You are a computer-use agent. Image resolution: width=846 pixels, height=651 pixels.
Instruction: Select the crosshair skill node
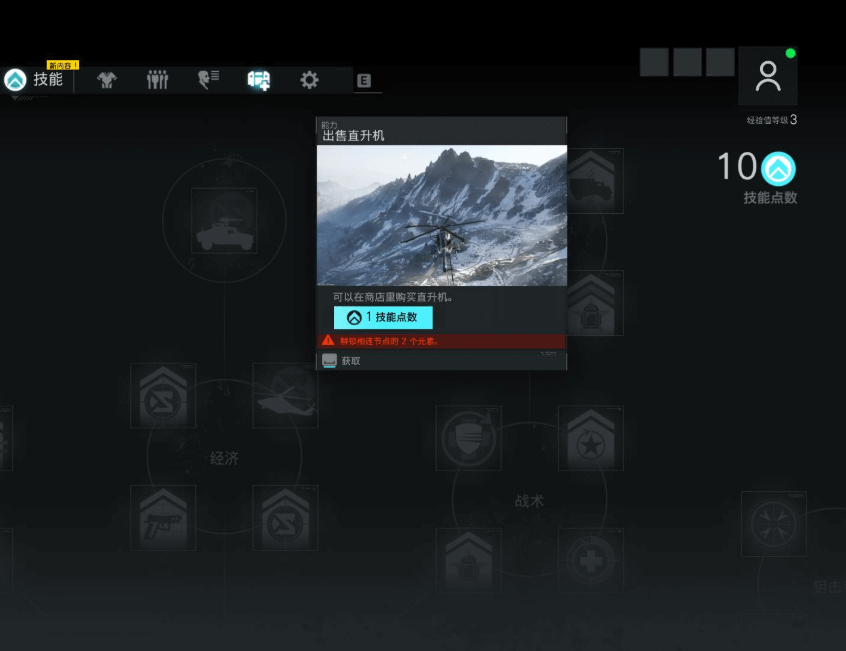coord(773,523)
